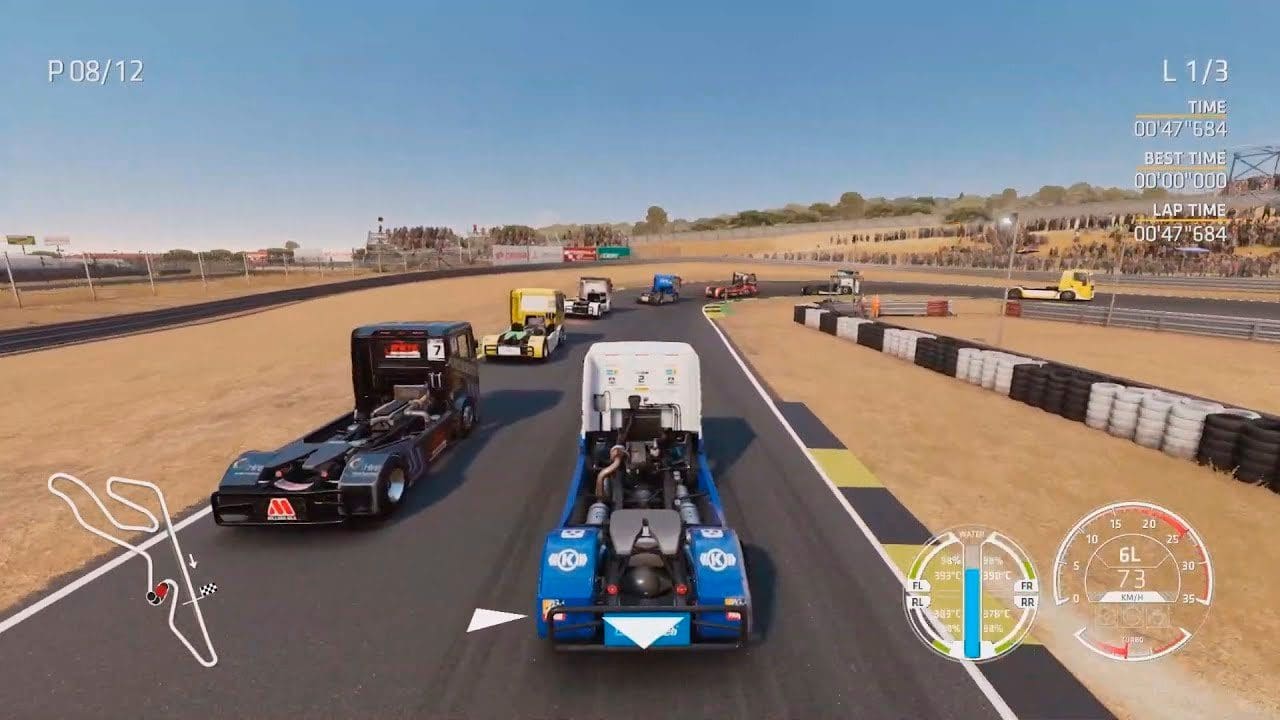
Task: Click the middle warning indicator below KM/H label
Action: (1135, 618)
